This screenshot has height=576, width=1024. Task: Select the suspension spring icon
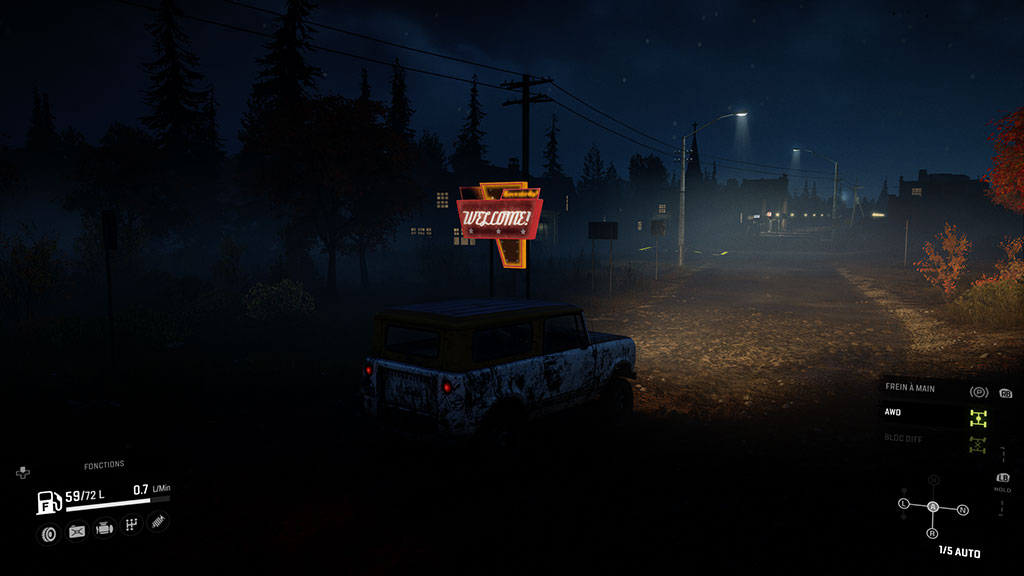(158, 521)
